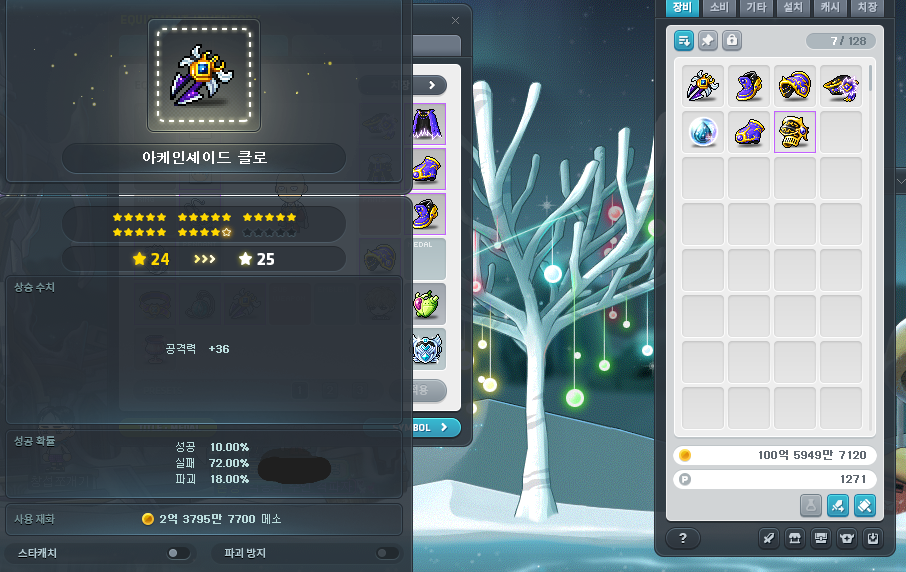
Task: Open the 기타 inventory tab
Action: point(756,7)
